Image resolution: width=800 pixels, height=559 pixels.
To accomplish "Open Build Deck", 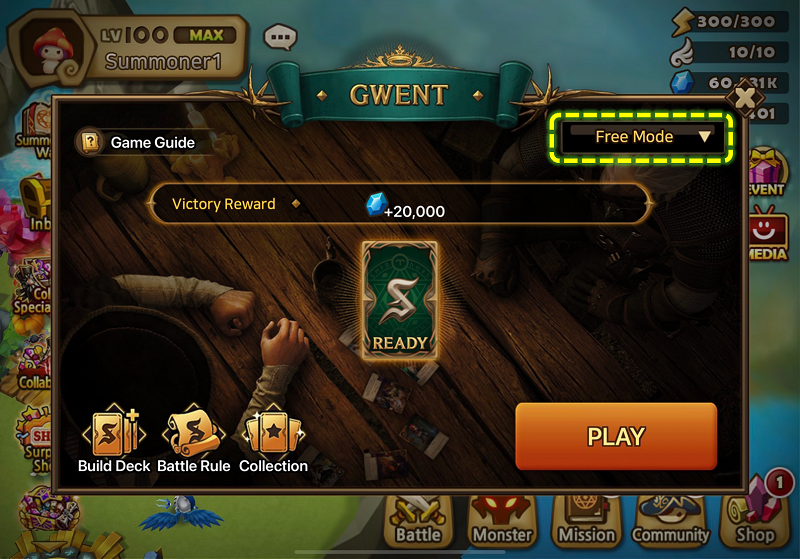I will [x=113, y=440].
